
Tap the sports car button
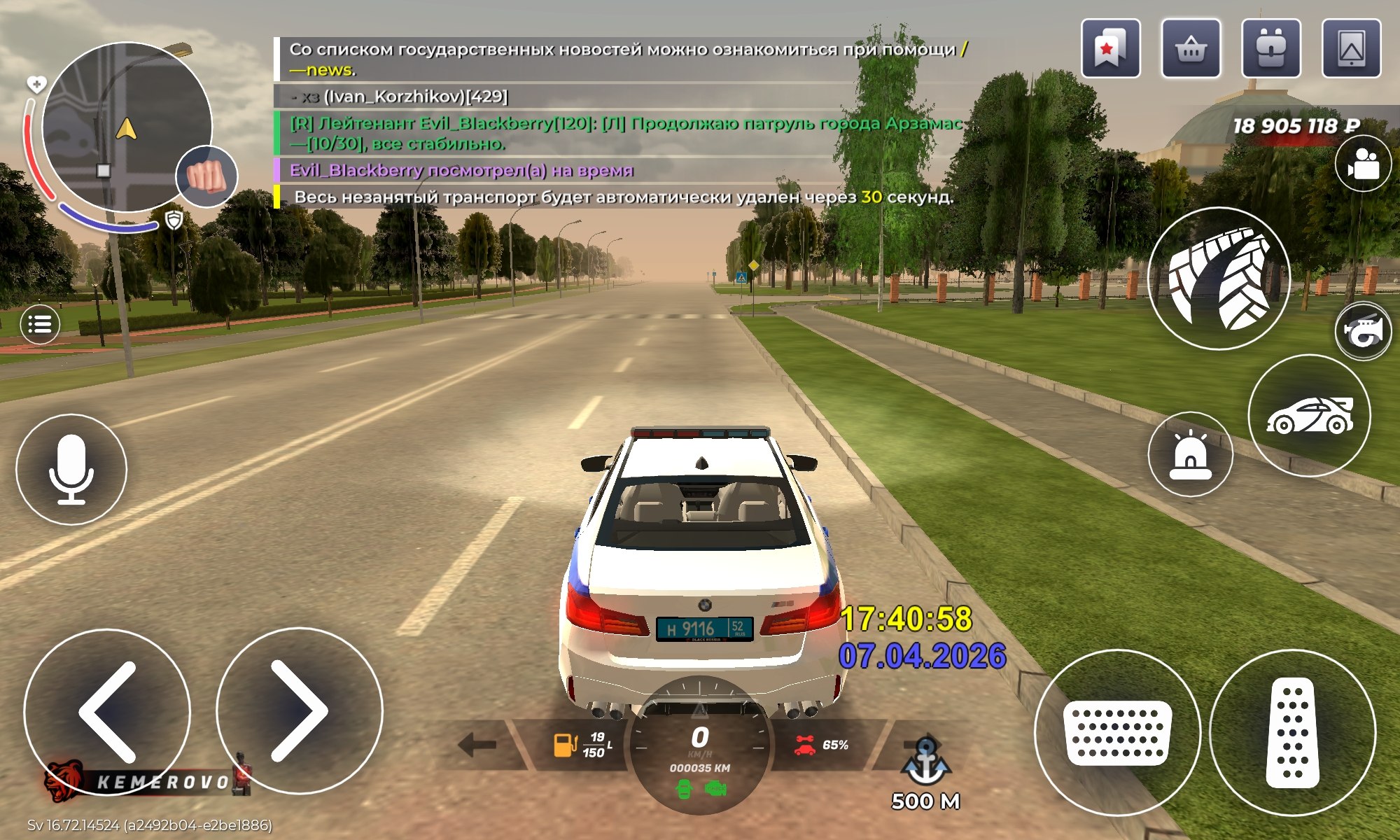click(1309, 416)
